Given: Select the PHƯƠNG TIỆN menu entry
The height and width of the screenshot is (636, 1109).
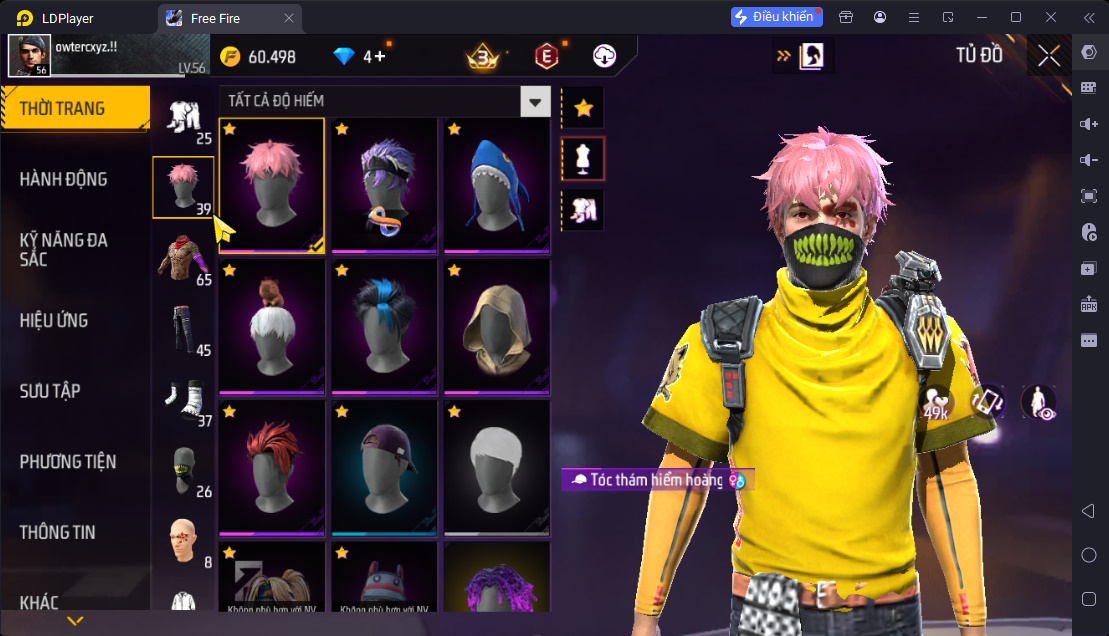Looking at the screenshot, I should 68,461.
